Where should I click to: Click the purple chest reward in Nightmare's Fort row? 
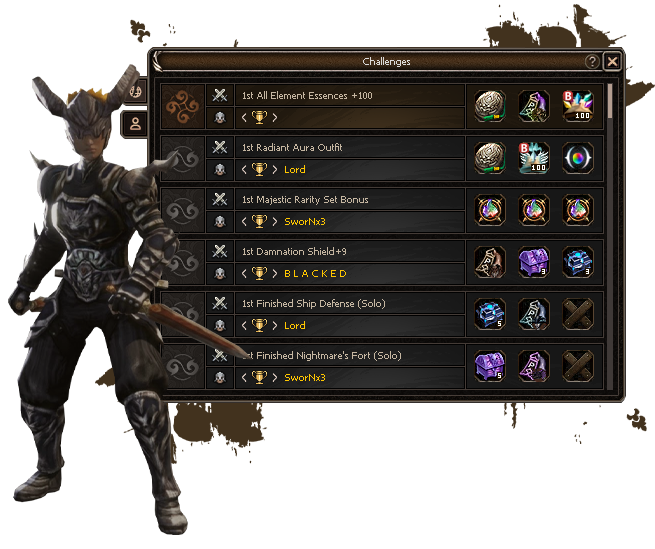(489, 367)
